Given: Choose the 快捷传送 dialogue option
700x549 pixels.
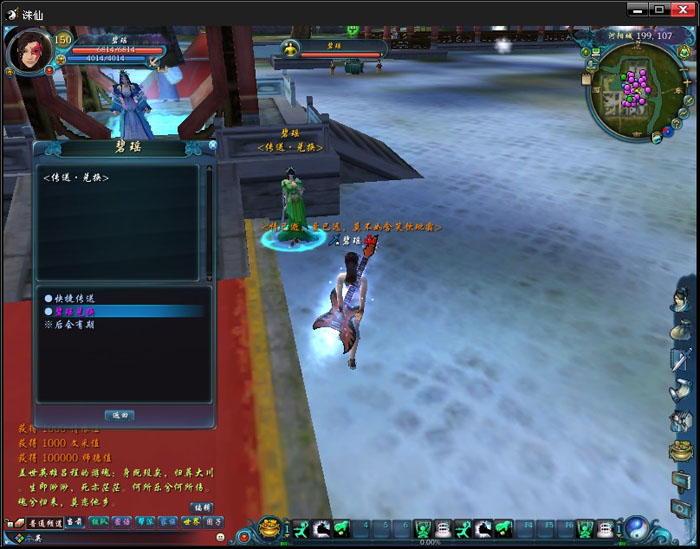Looking at the screenshot, I should click(x=75, y=298).
